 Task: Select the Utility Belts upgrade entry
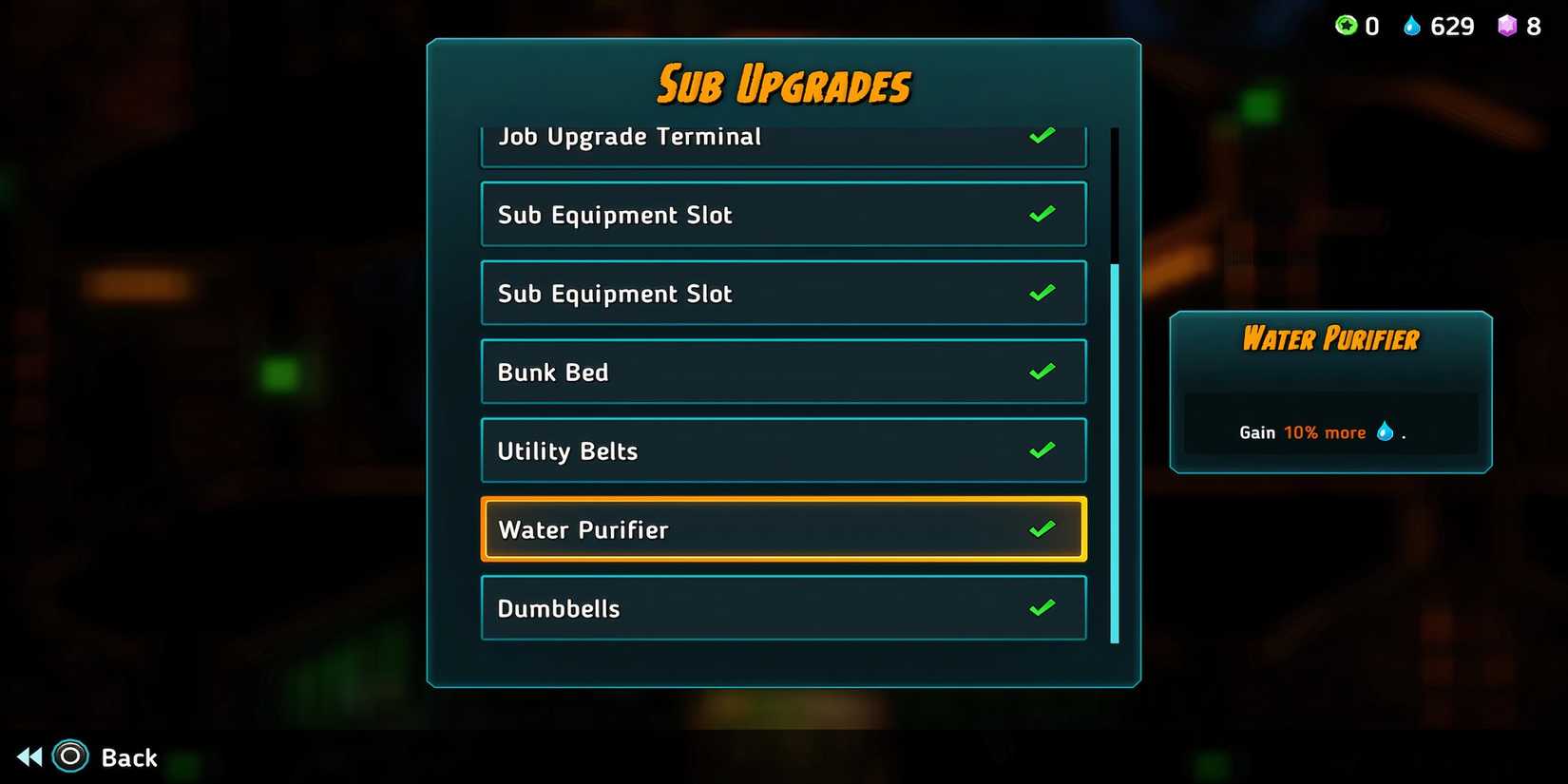coord(783,449)
